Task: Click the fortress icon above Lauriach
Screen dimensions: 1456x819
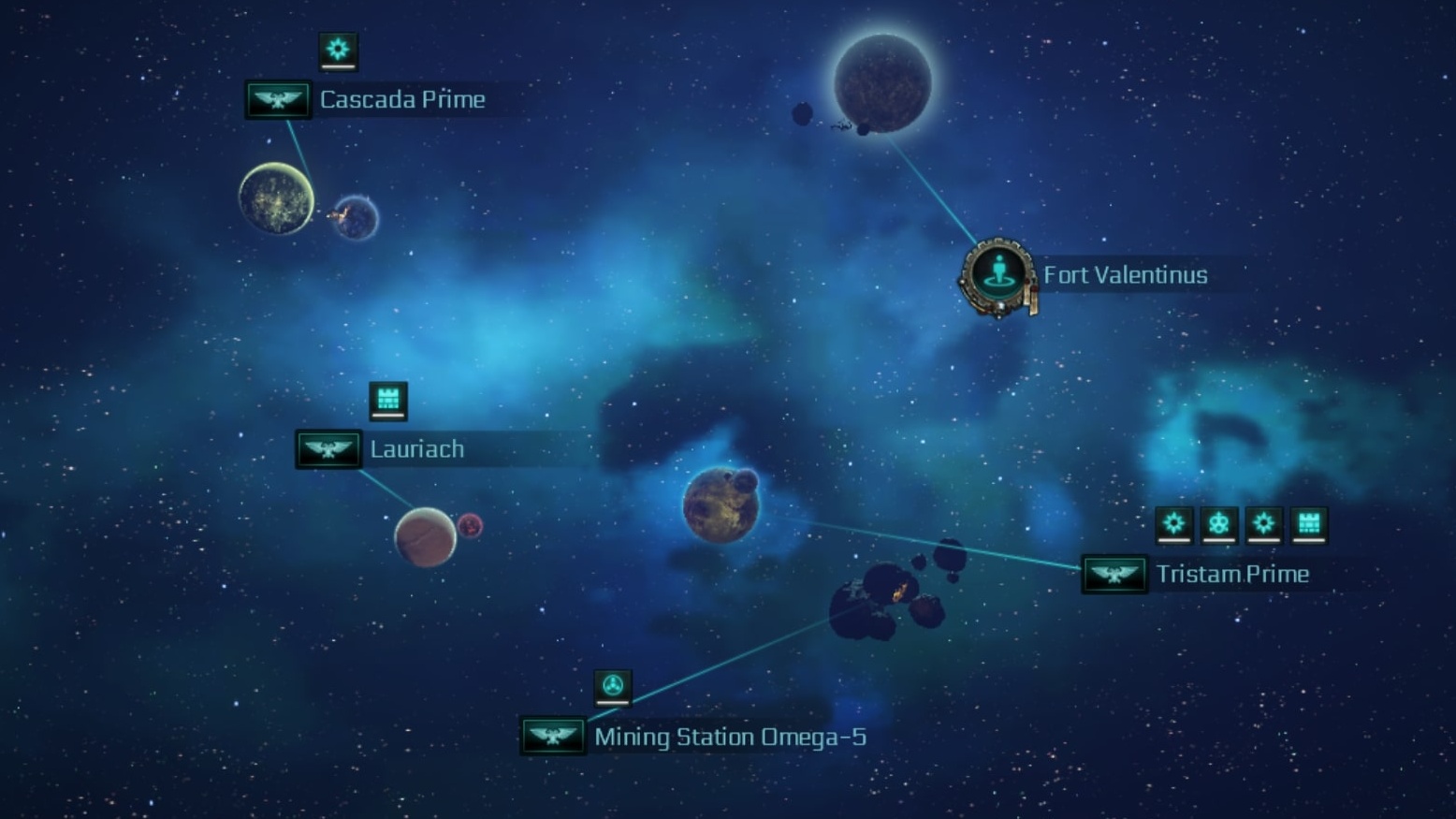Action: [387, 401]
